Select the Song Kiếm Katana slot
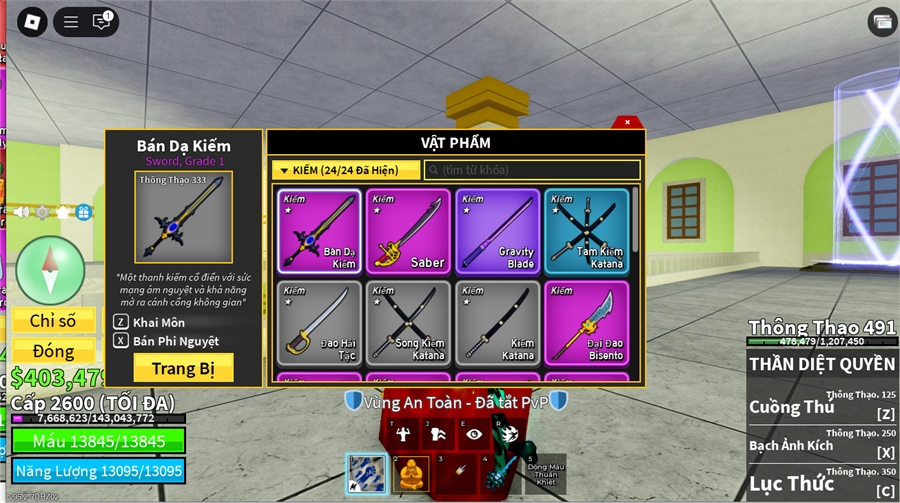Image resolution: width=900 pixels, height=503 pixels. (x=408, y=323)
